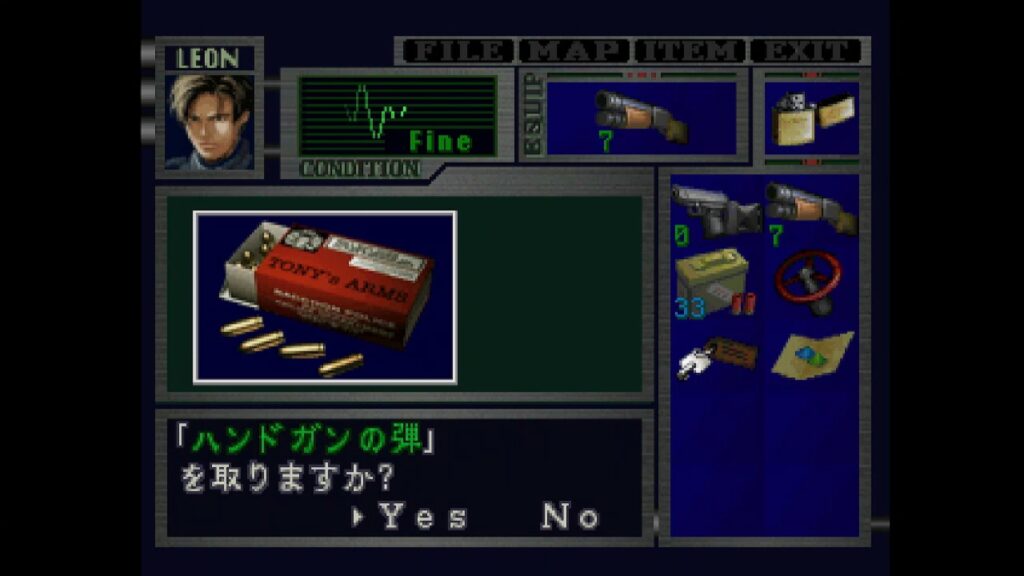Viewport: 1024px width, 576px height.
Task: Select the folded paper item with gems
Action: point(812,354)
